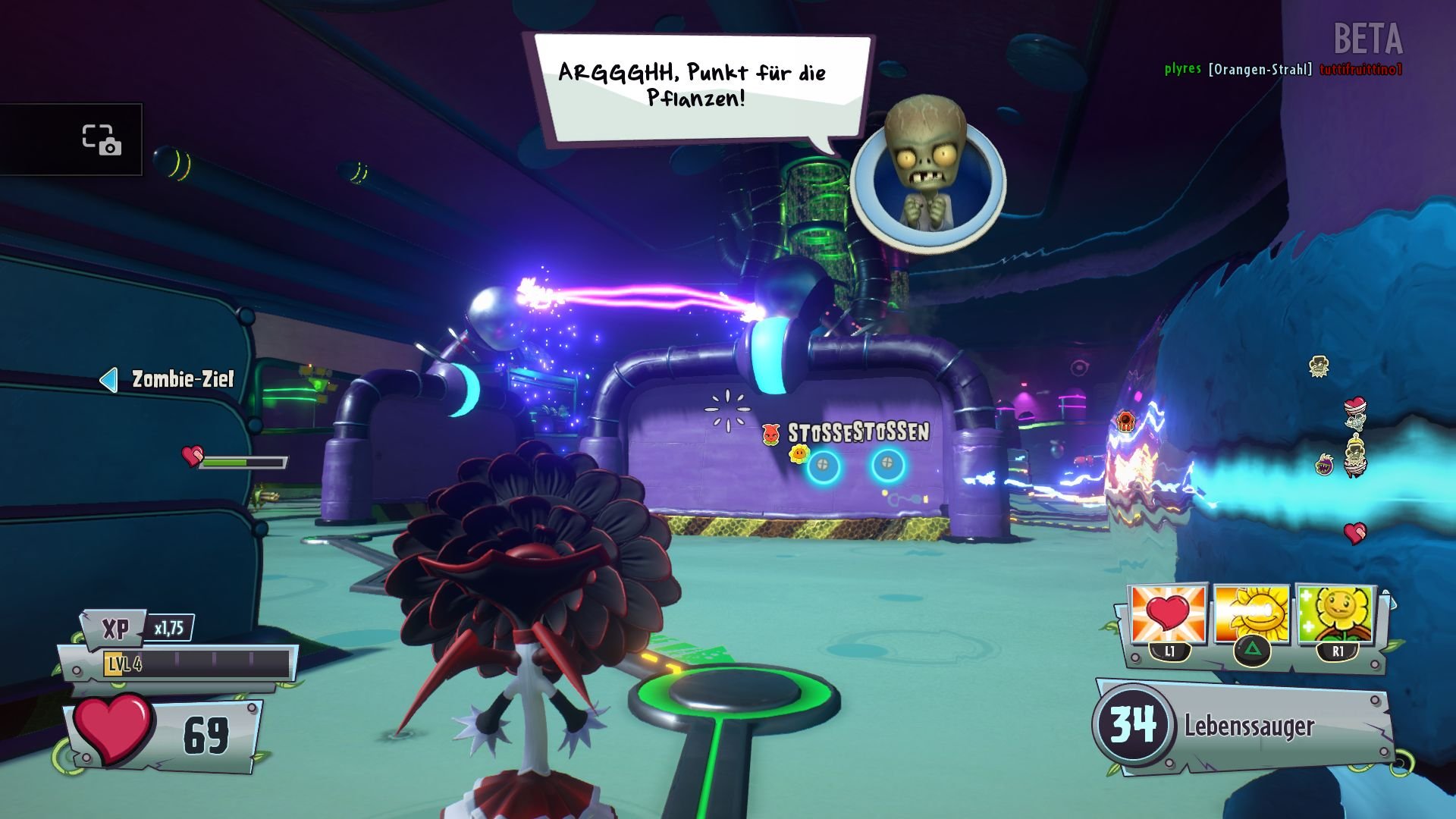Click the sunflower sticker below the STOSSESTOSSEN sign
This screenshot has height=819, width=1456.
[x=799, y=455]
